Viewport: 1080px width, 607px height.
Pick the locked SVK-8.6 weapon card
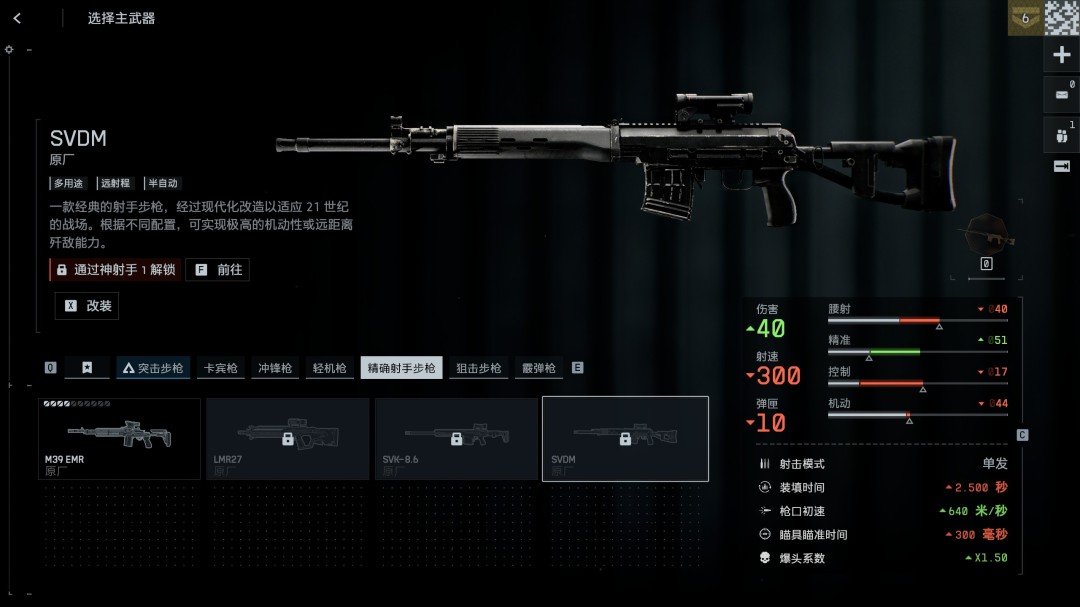click(x=456, y=439)
